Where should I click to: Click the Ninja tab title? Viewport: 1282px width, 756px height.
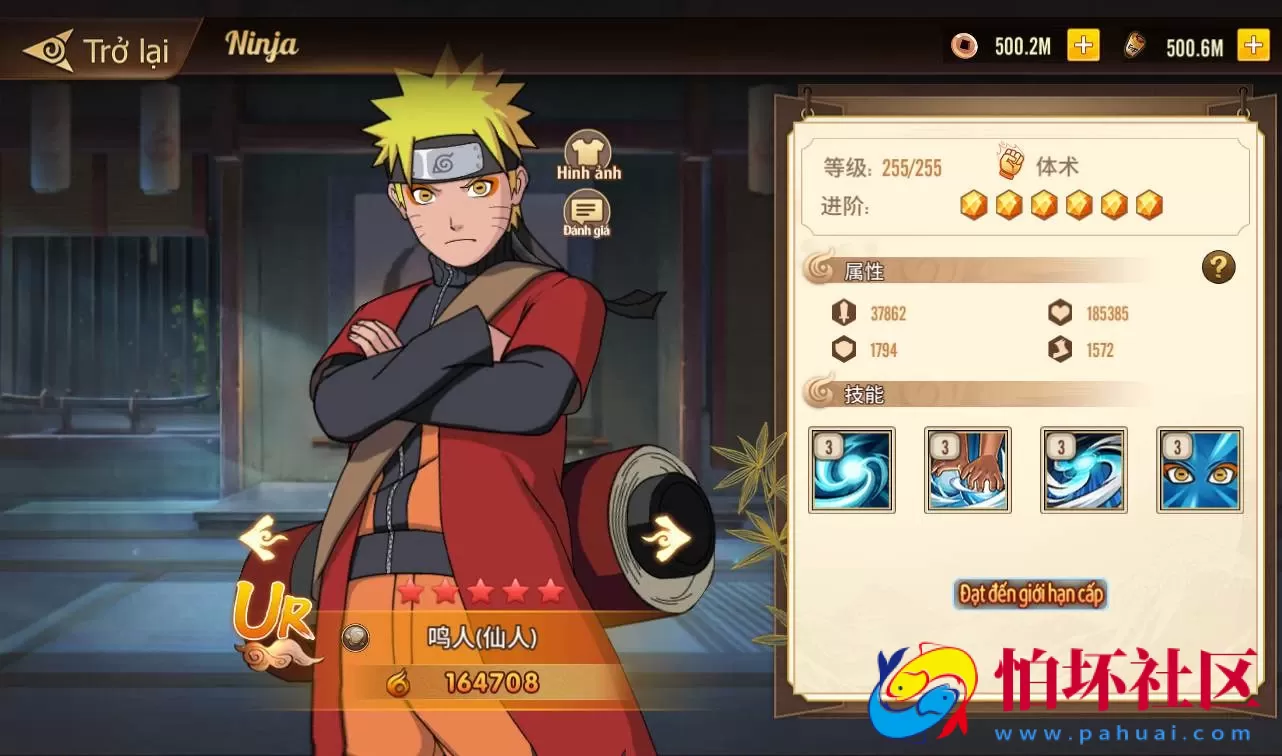pyautogui.click(x=261, y=44)
